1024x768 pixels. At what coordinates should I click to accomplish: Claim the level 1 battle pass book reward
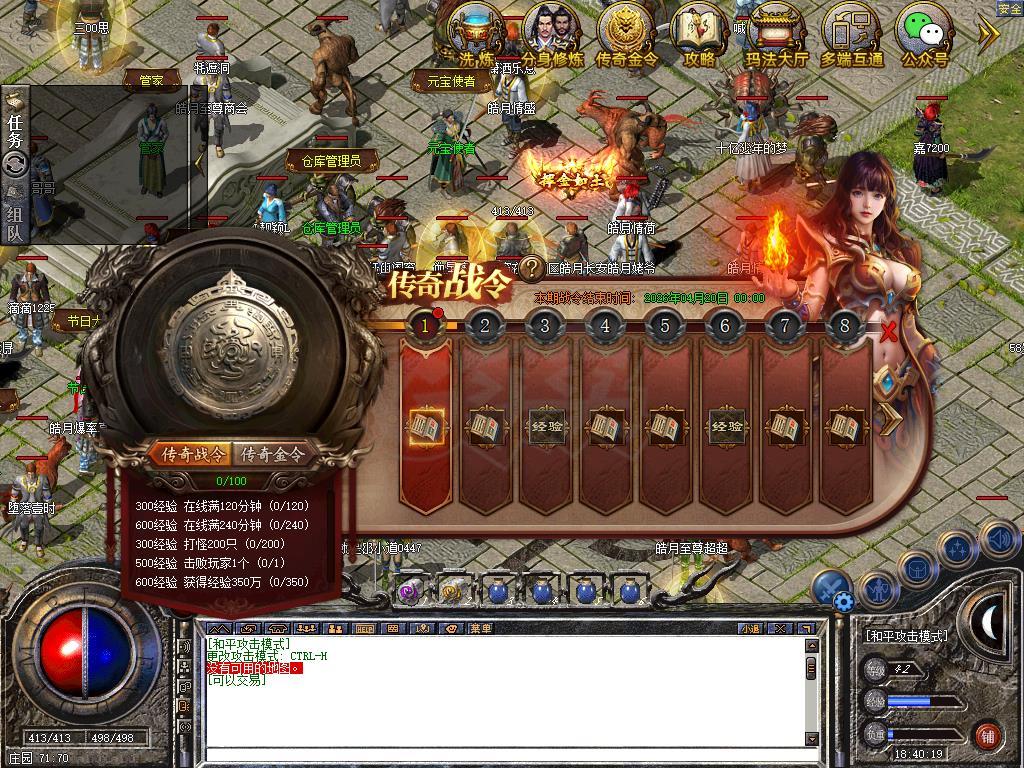tap(425, 427)
